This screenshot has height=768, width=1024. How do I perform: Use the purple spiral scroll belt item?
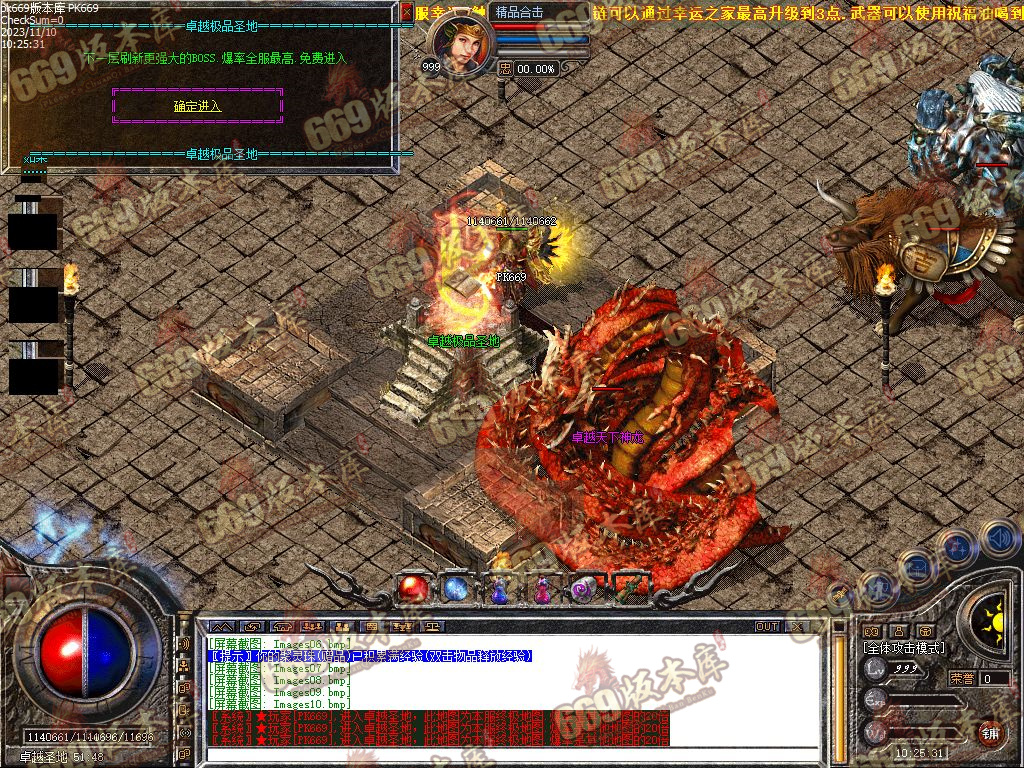point(584,590)
